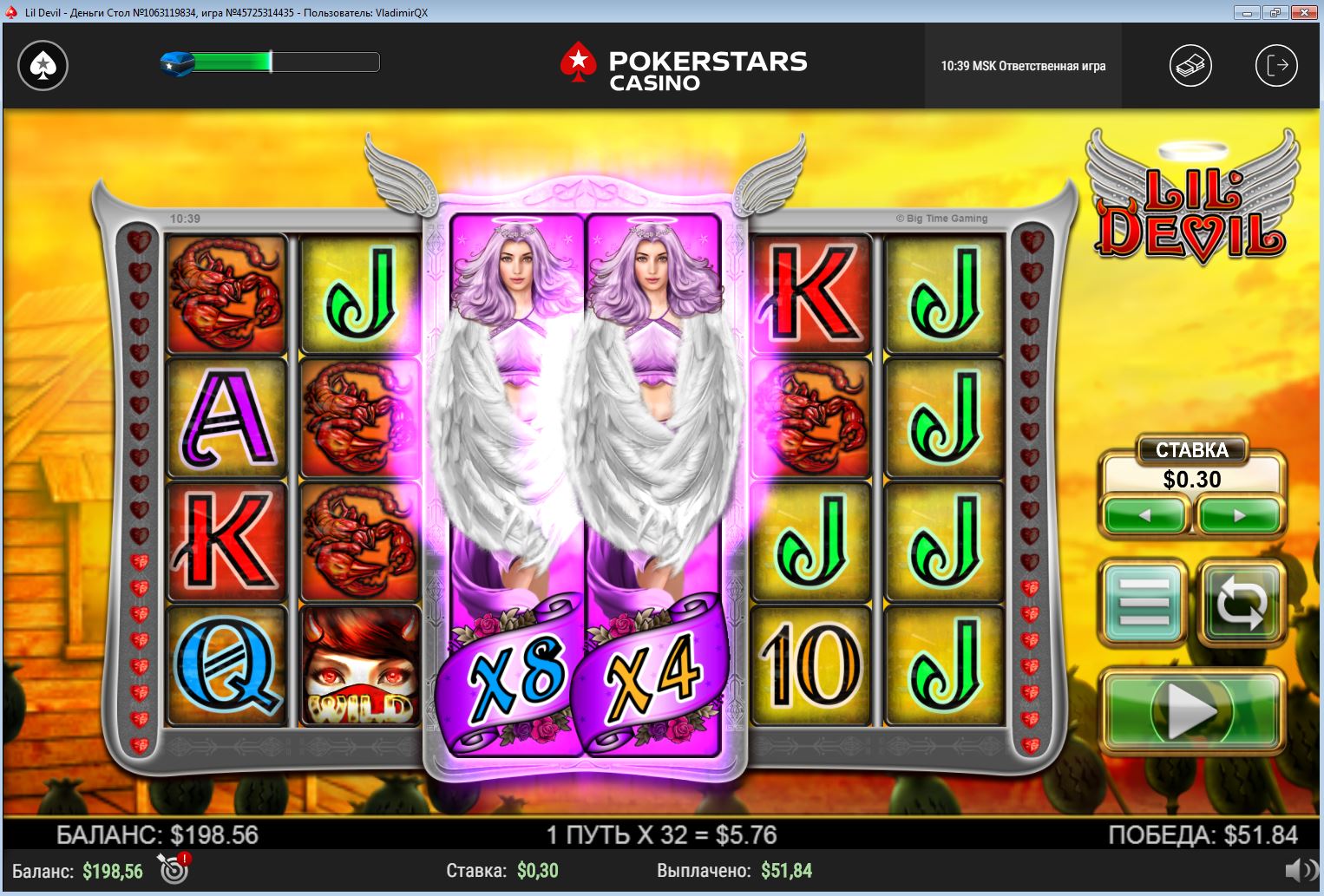Spin the reels with the green play button

(1191, 710)
